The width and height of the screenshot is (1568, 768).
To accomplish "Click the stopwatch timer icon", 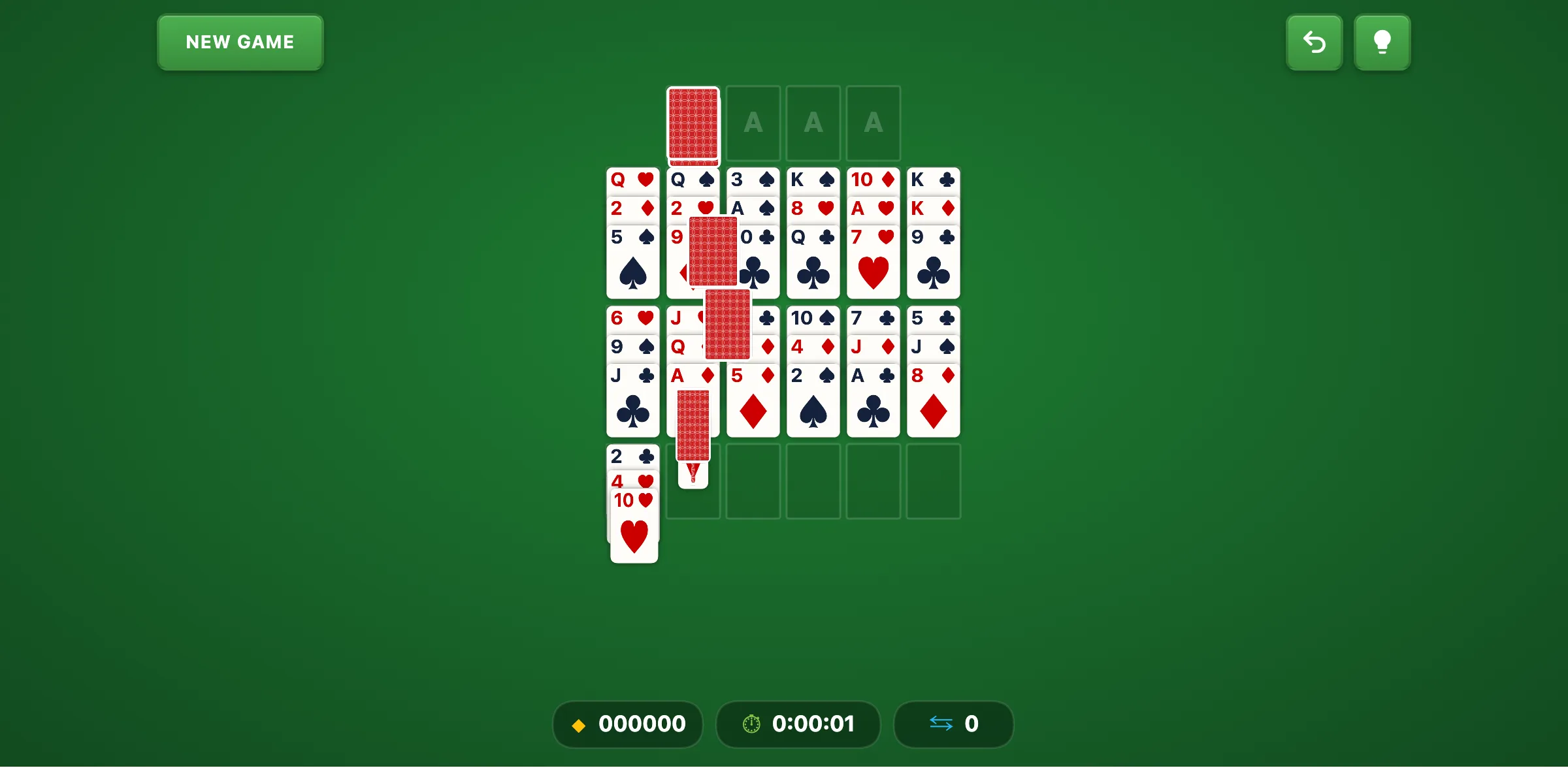I will click(751, 724).
